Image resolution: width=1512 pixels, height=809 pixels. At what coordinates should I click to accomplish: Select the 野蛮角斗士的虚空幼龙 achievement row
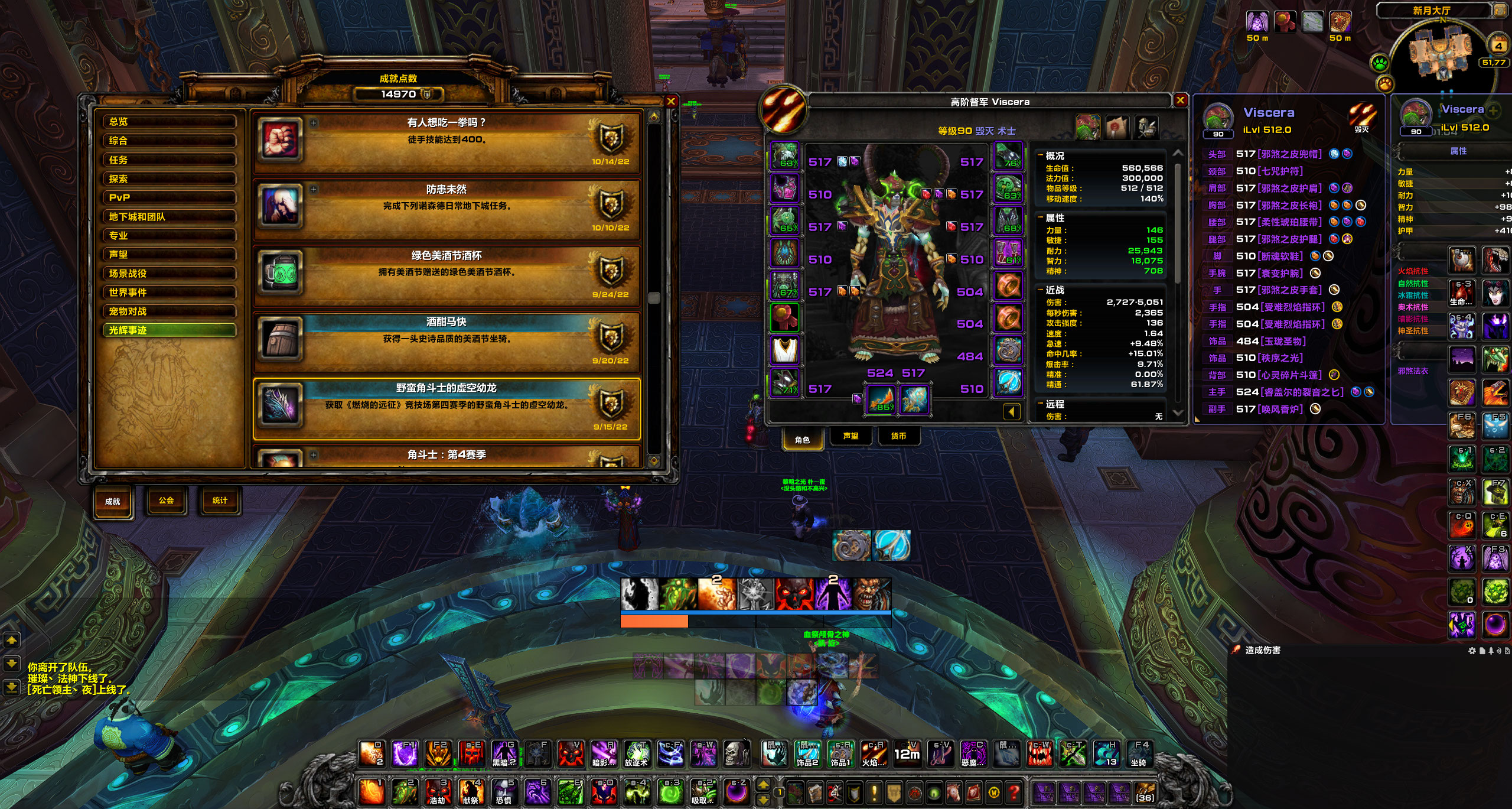(447, 407)
